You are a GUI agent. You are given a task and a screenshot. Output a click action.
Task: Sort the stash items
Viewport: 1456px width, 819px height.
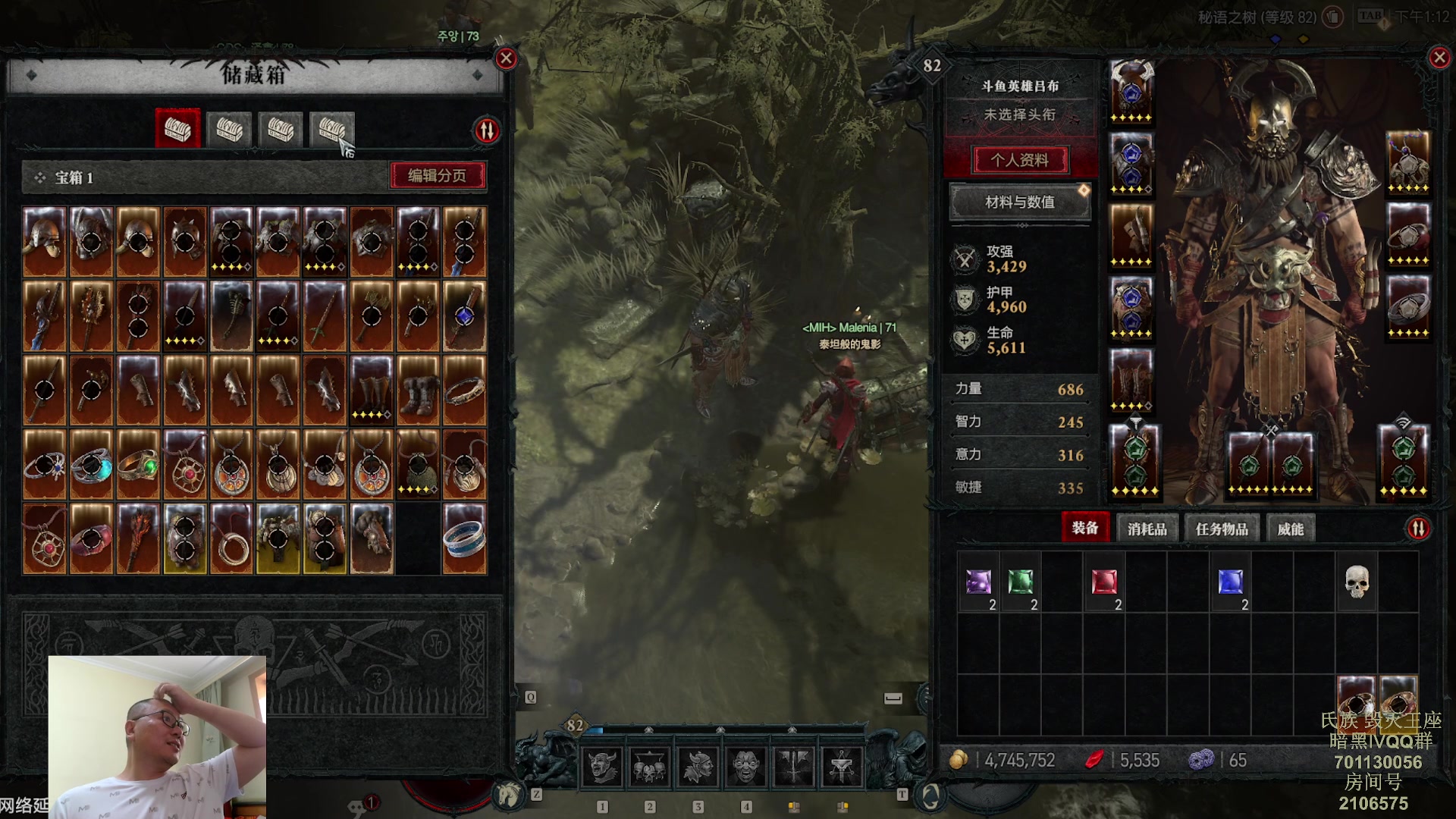click(487, 130)
